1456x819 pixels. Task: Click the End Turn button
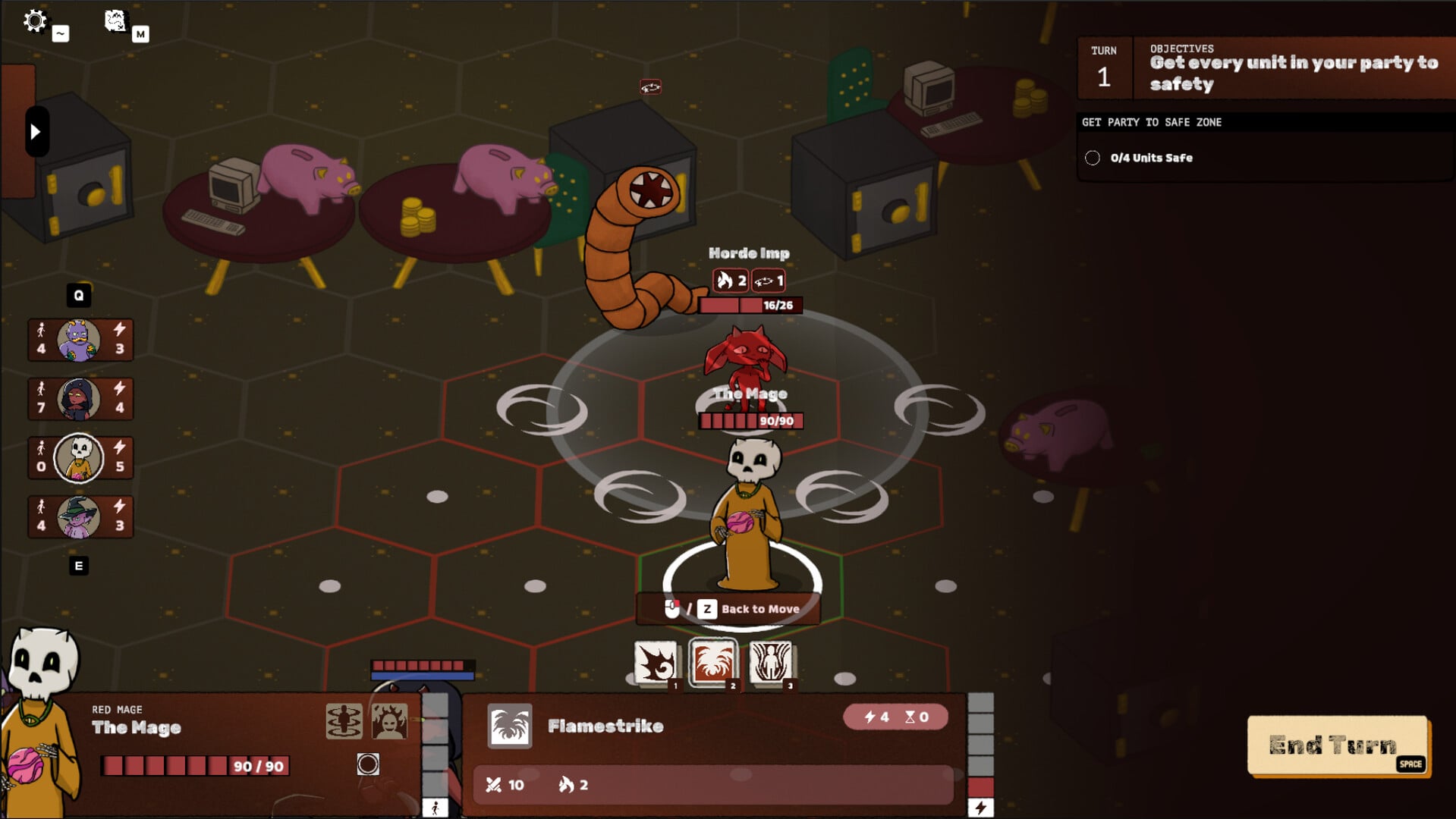pos(1338,746)
